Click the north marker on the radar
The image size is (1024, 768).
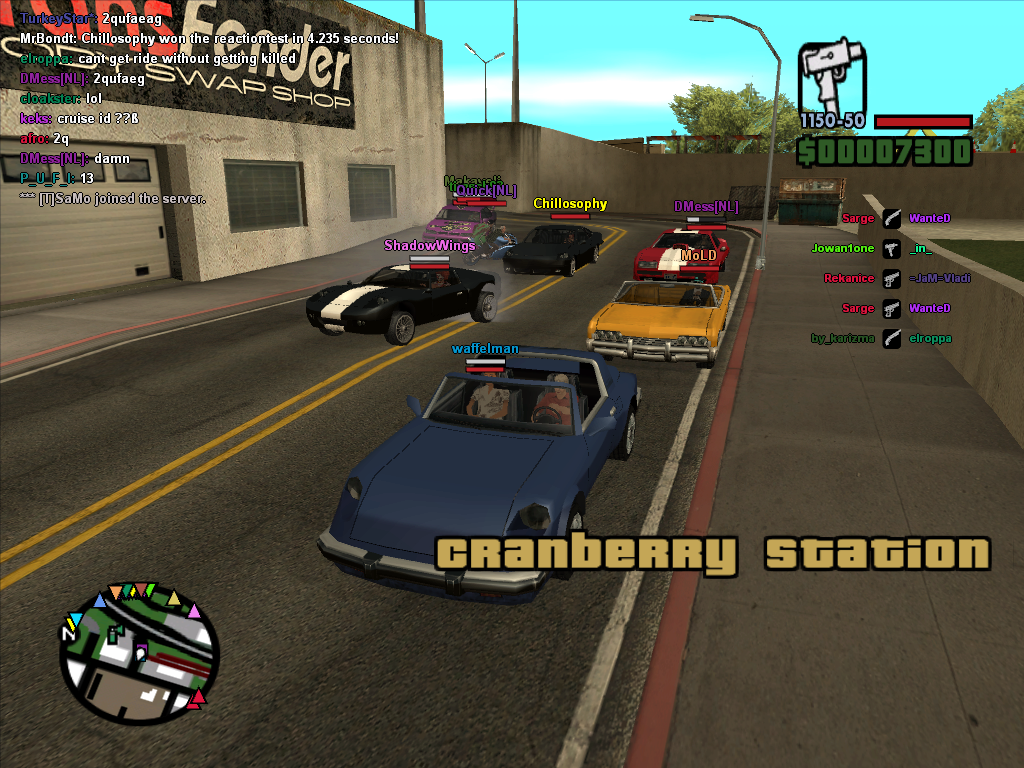[x=69, y=633]
